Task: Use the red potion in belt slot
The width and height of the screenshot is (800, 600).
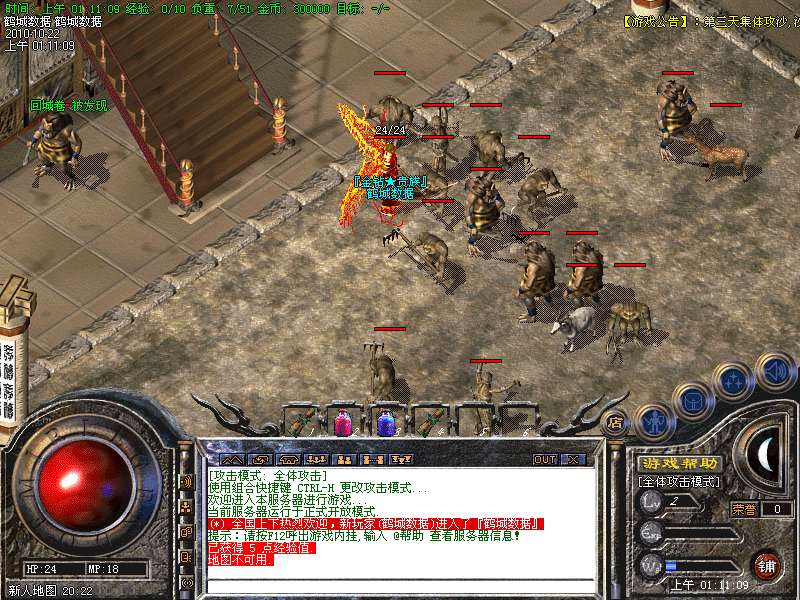Action: [x=343, y=422]
